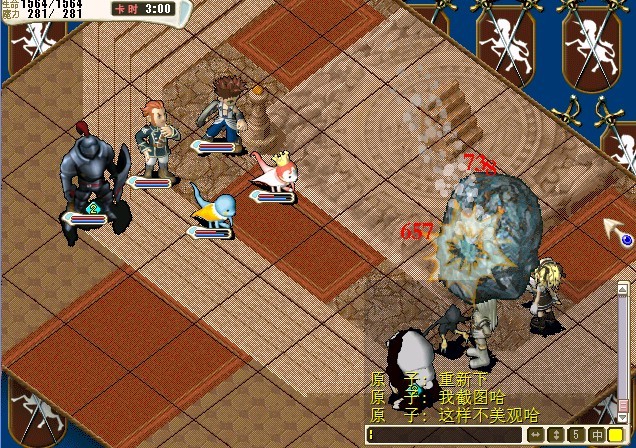The width and height of the screenshot is (636, 448).
Task: Toggle the horizontal arrows chat width button
Action: tap(537, 435)
